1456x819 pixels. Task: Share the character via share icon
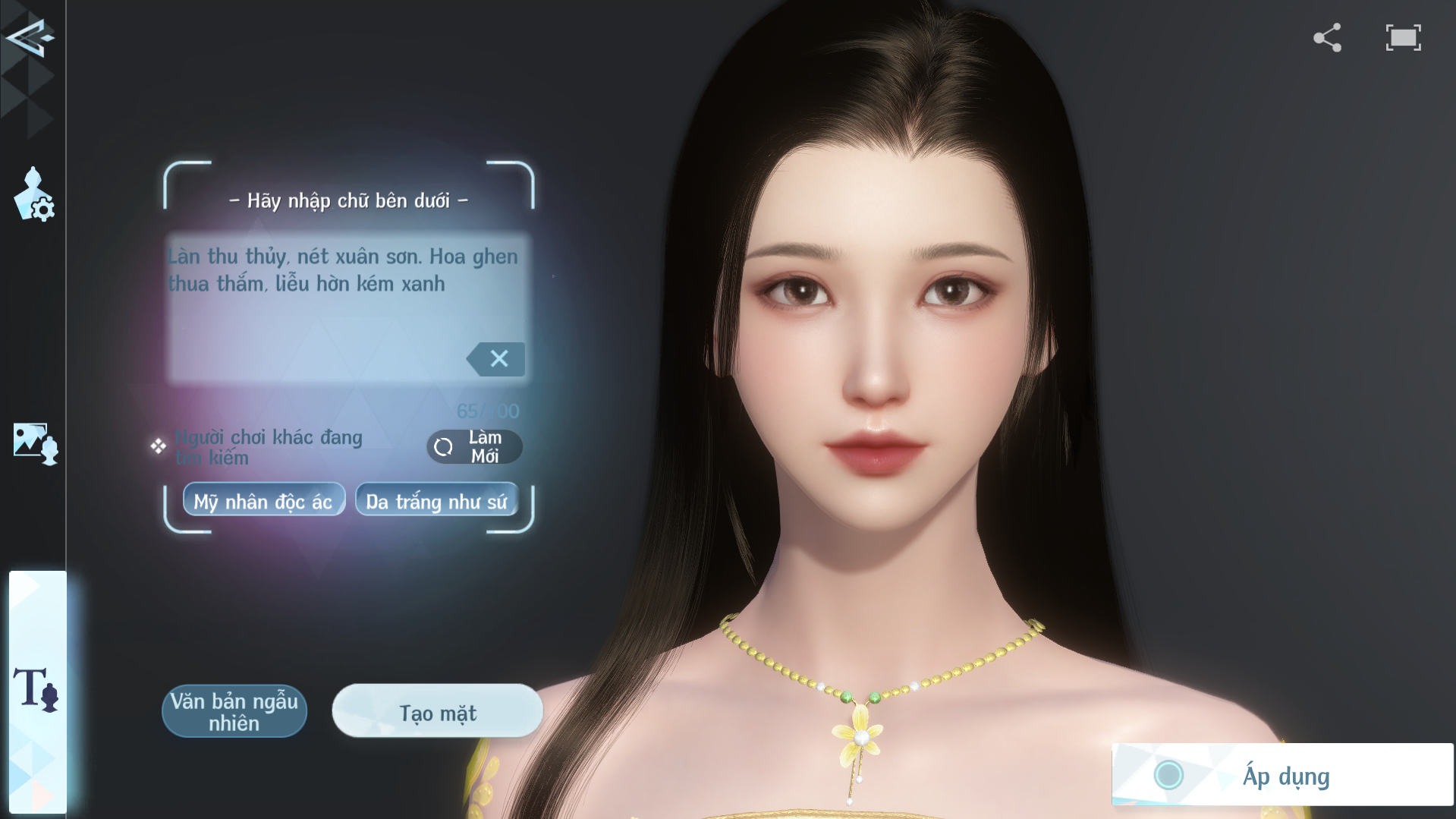click(1327, 38)
